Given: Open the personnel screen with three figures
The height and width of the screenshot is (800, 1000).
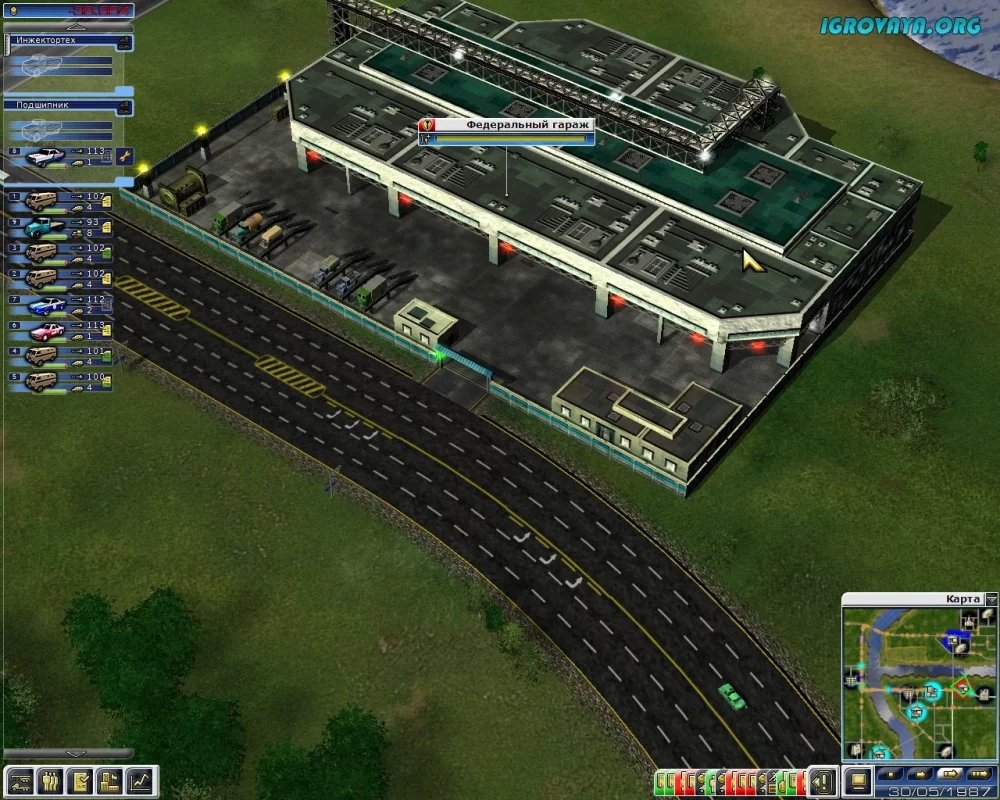Looking at the screenshot, I should [50, 780].
